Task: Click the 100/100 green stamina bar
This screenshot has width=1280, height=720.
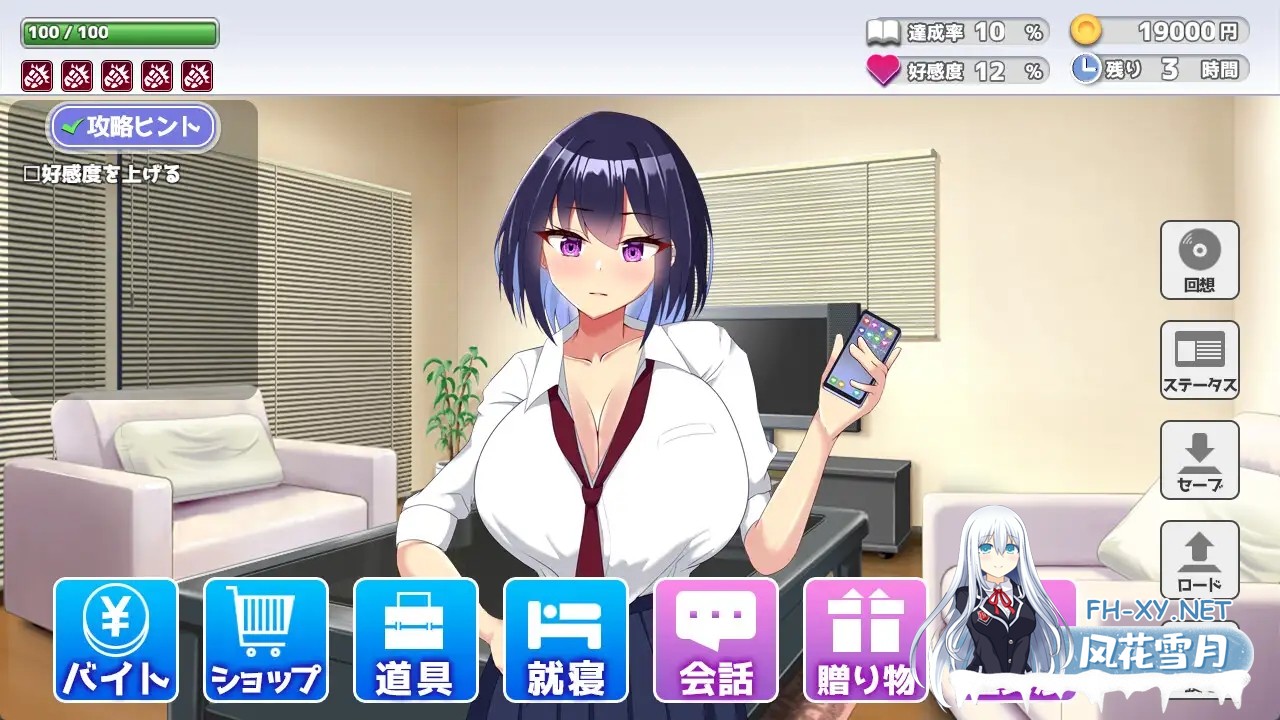Action: point(118,33)
